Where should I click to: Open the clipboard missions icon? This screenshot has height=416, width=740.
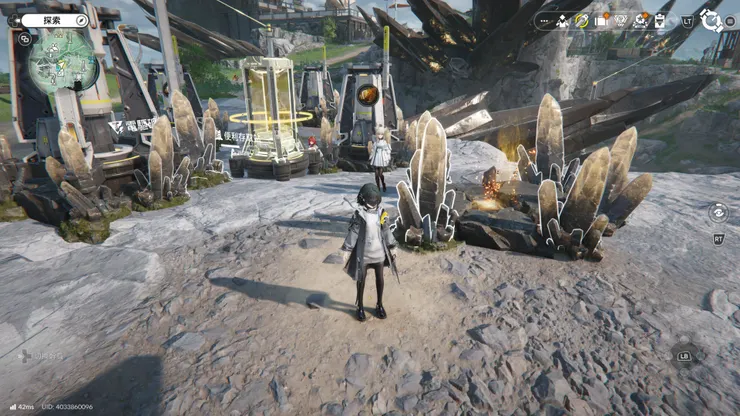(660, 20)
